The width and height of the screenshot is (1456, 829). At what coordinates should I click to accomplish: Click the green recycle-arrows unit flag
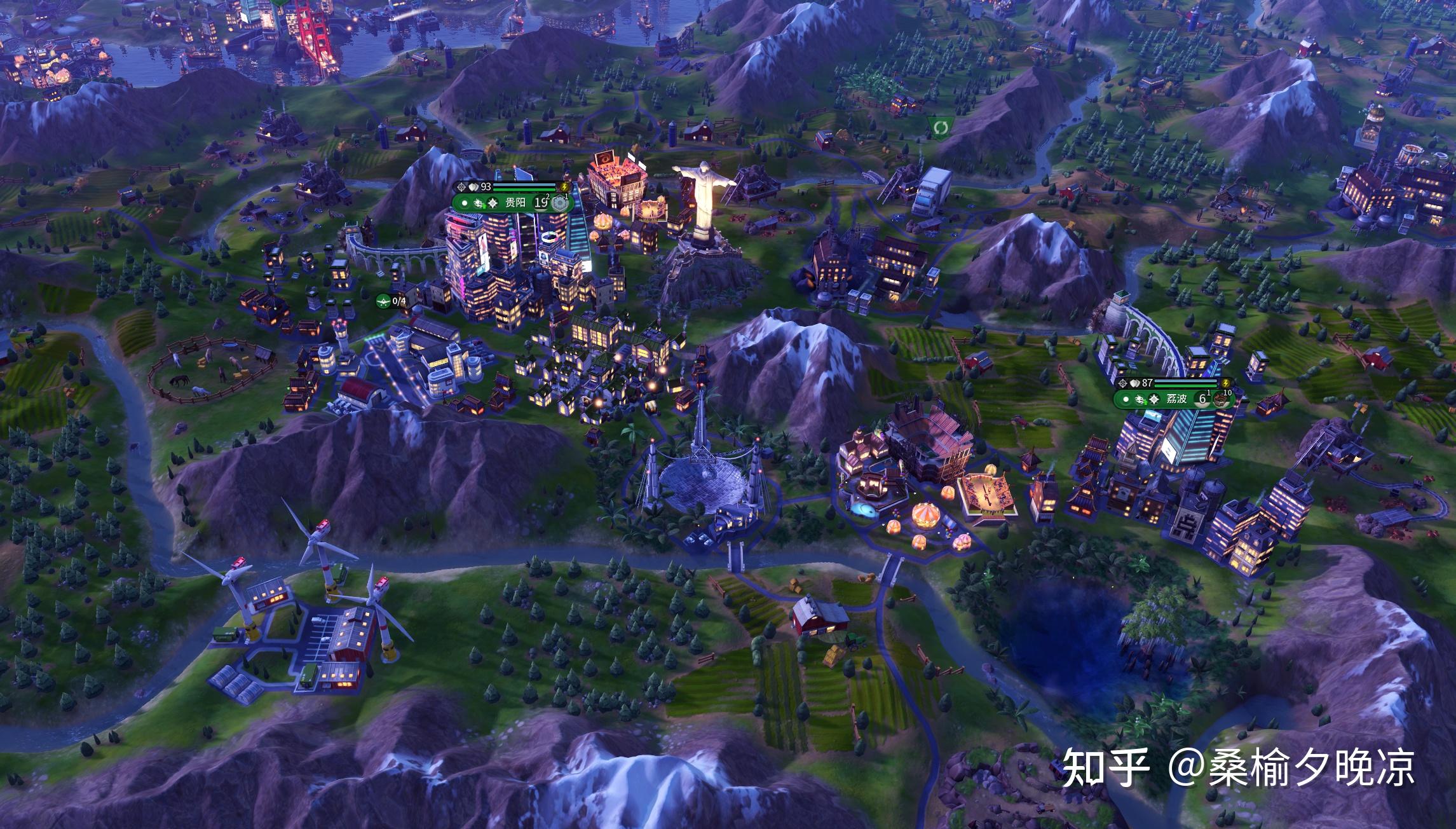pos(939,127)
